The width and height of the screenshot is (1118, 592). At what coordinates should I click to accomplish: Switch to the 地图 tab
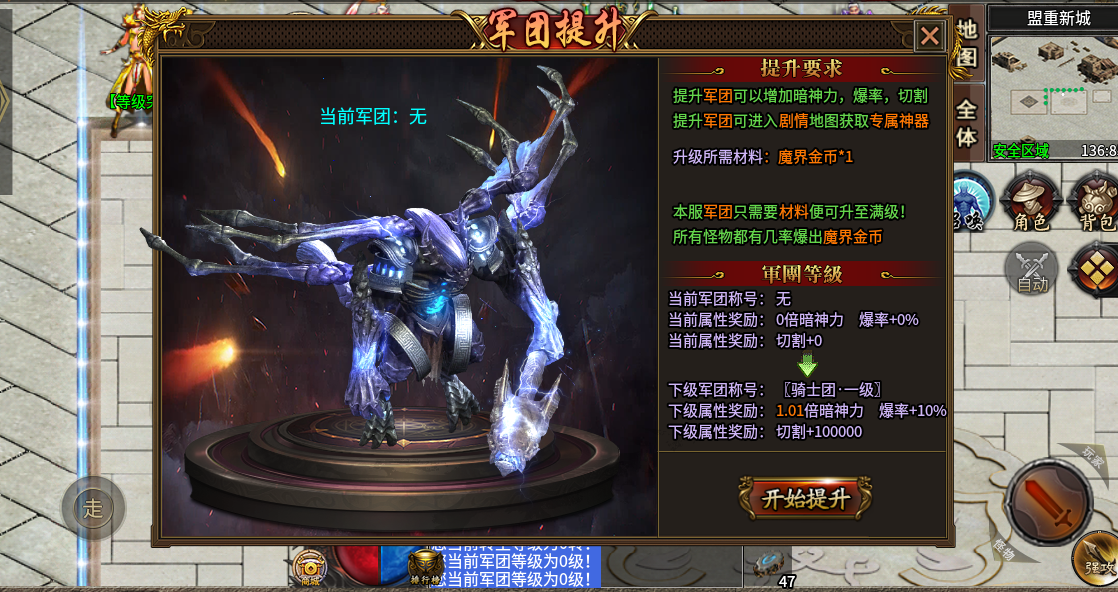pyautogui.click(x=966, y=43)
